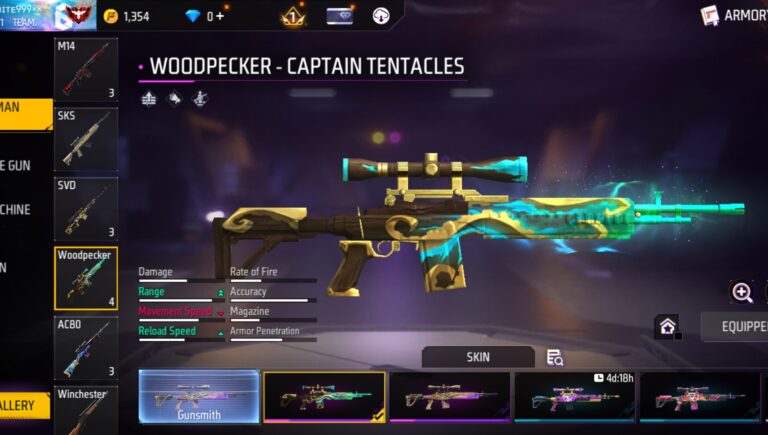Click the Equipped button
Viewport: 768px width, 435px height.
pos(734,327)
